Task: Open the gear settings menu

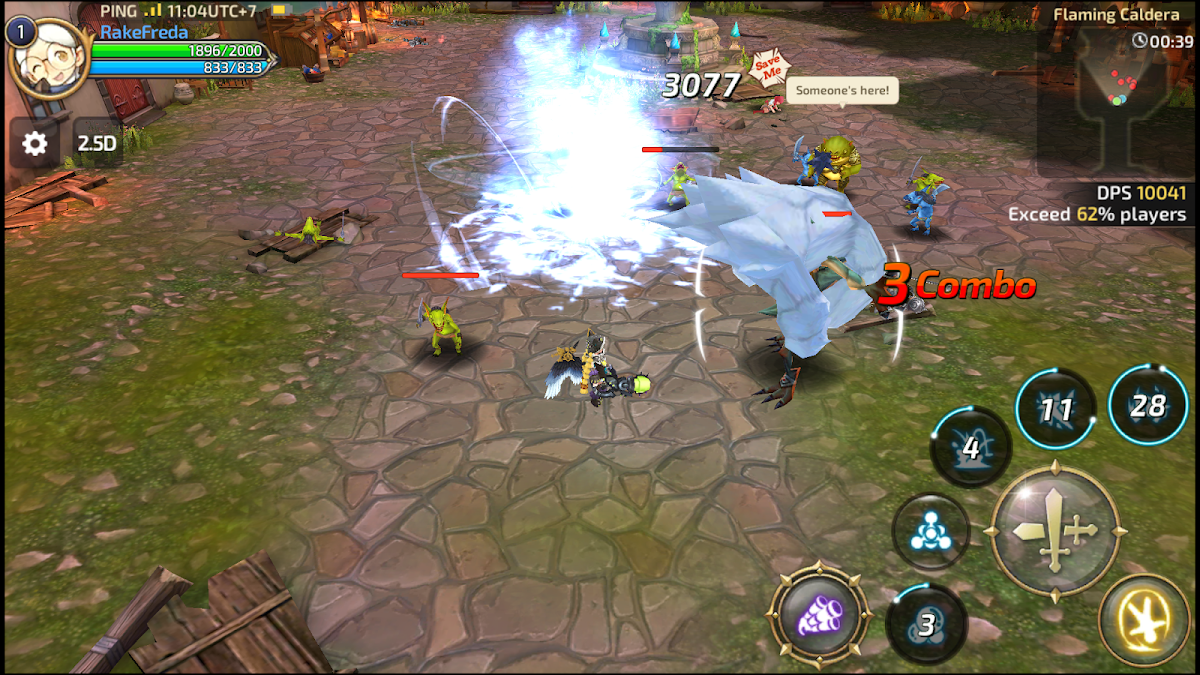Action: [x=35, y=143]
